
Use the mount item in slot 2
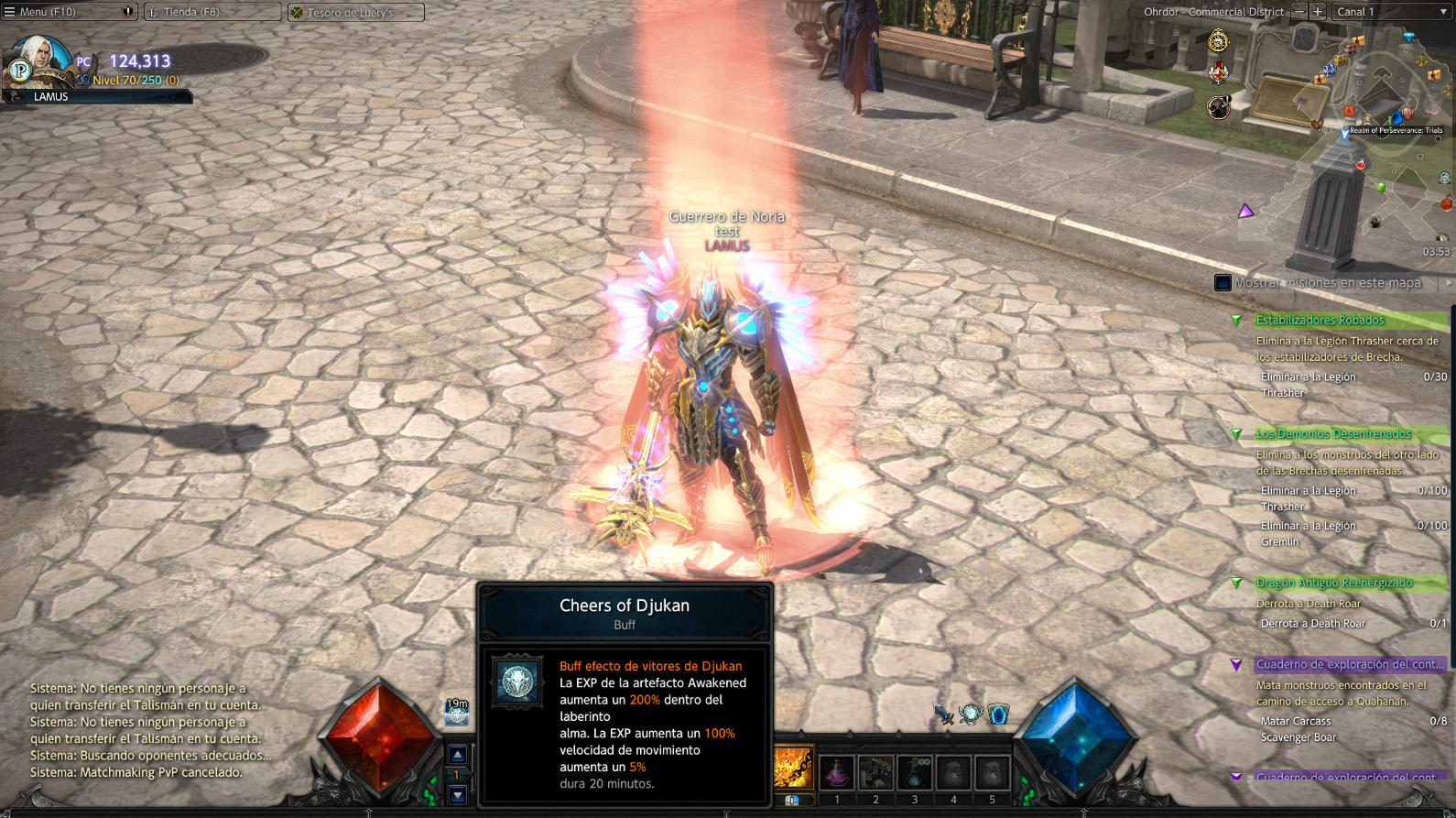[x=875, y=773]
